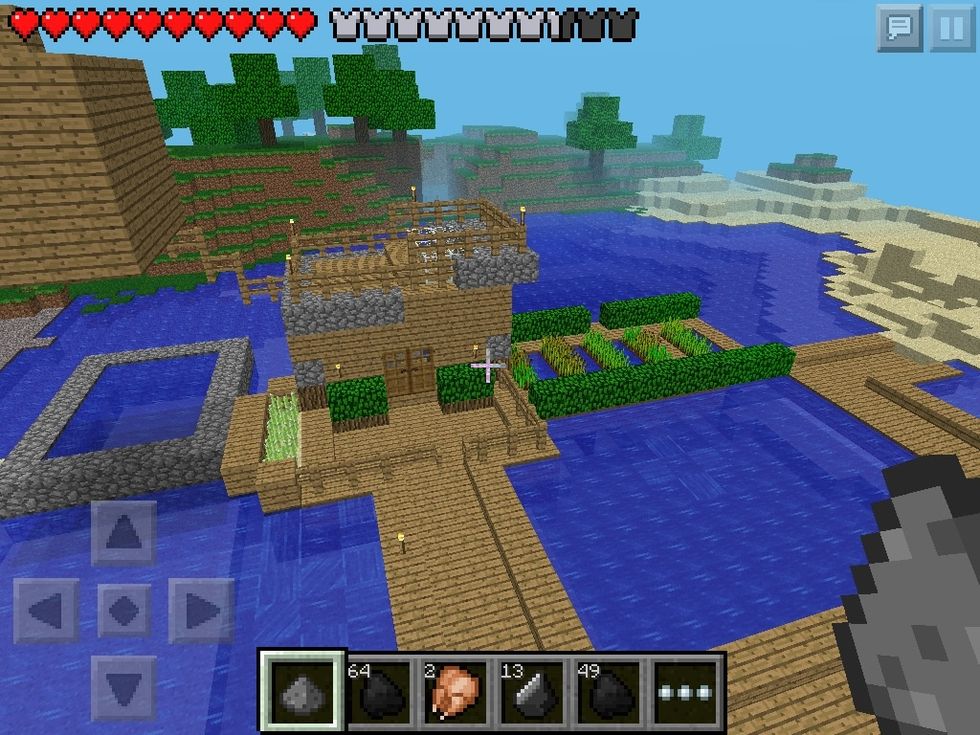This screenshot has width=980, height=735.
Task: Open the inventory with the three-dots button
Action: [x=685, y=692]
